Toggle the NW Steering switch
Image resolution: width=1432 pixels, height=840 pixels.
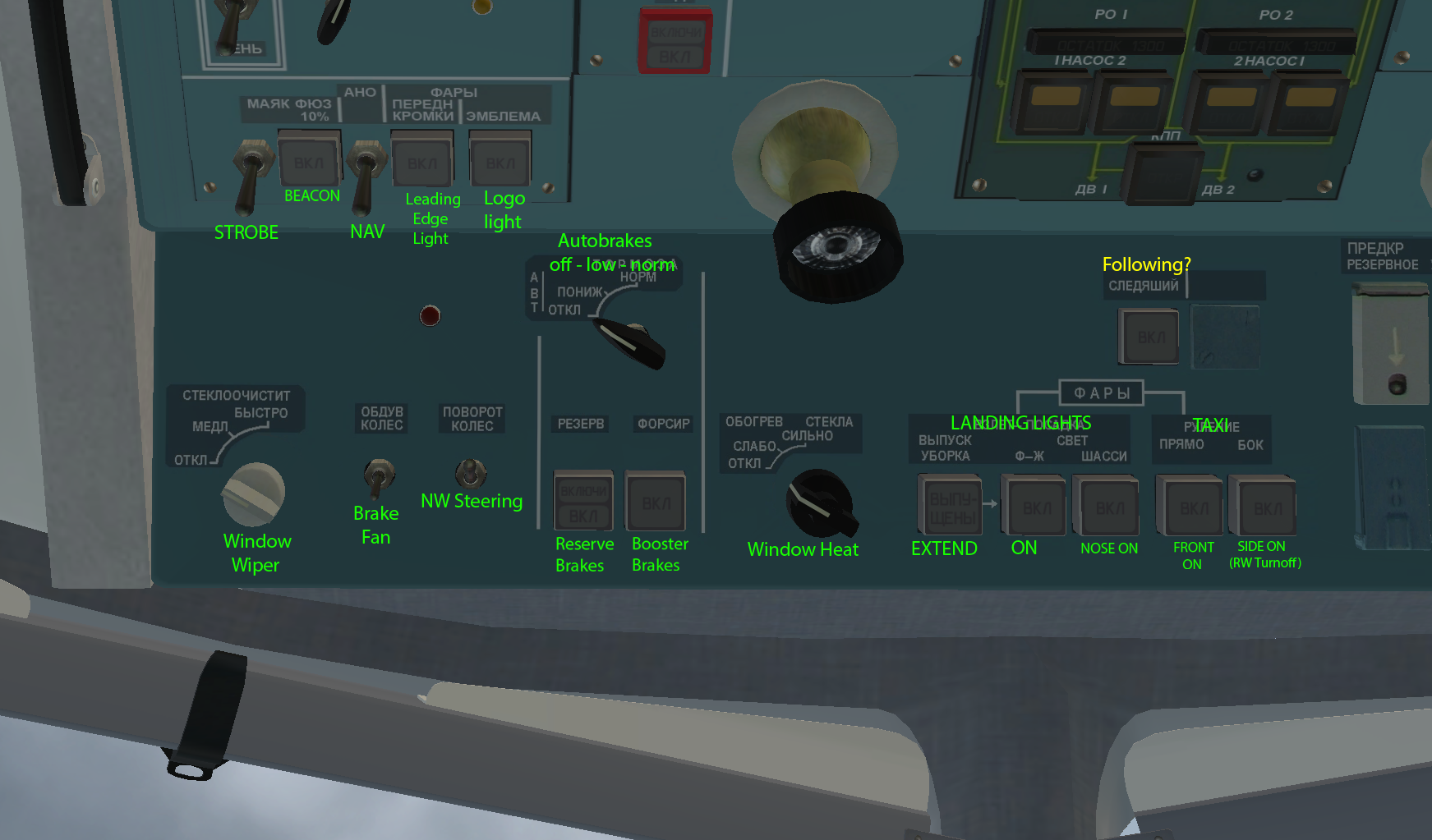(471, 473)
